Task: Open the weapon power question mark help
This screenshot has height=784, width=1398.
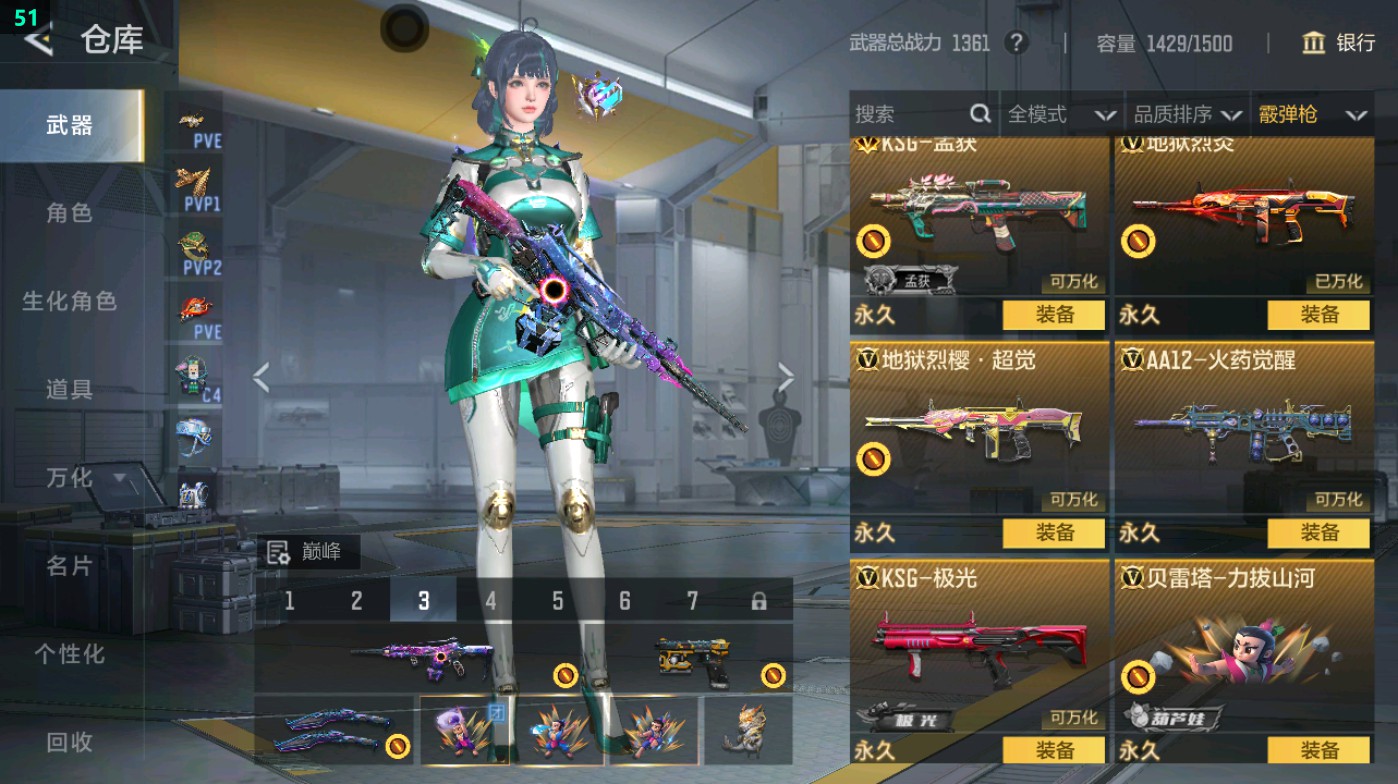Action: [1016, 43]
